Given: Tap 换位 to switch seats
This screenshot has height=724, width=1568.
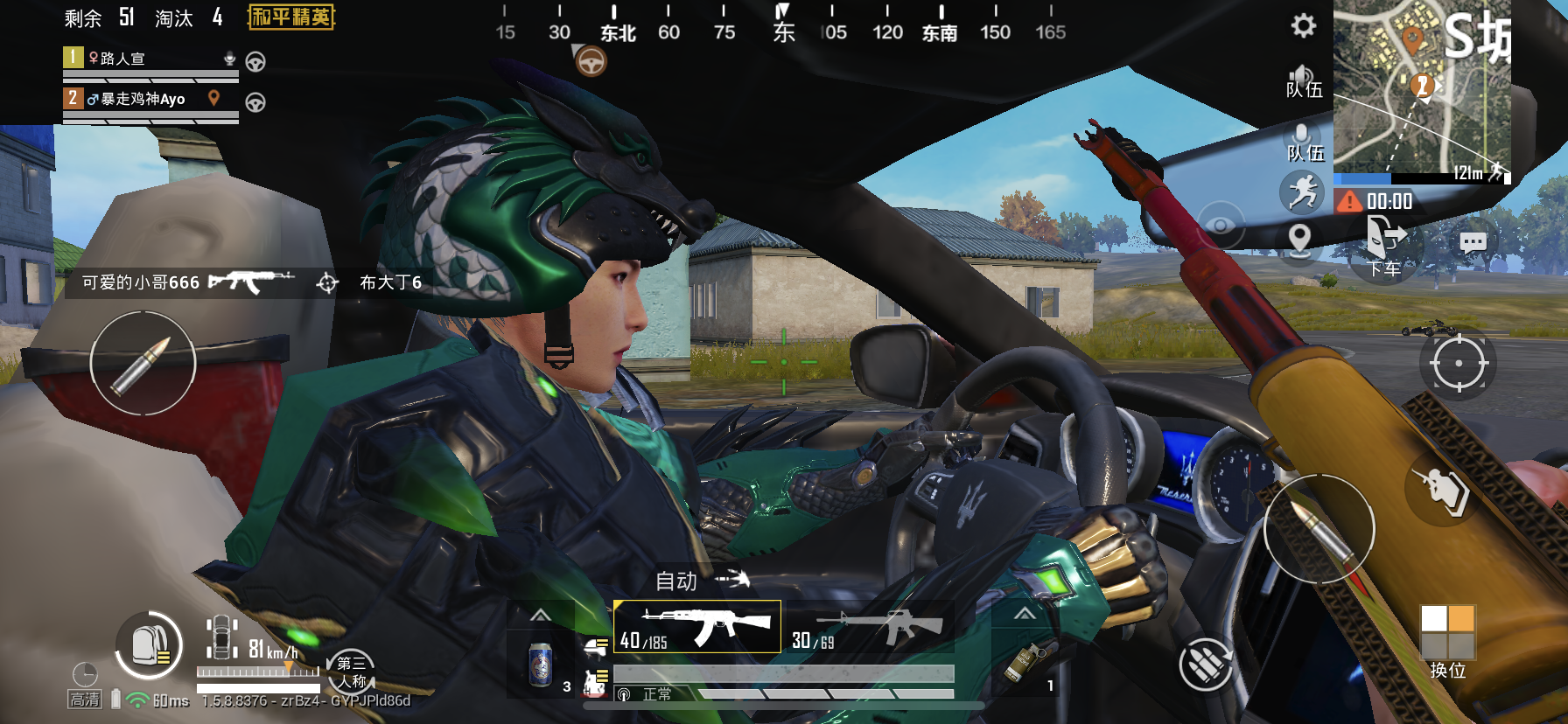Looking at the screenshot, I should pos(1448,642).
